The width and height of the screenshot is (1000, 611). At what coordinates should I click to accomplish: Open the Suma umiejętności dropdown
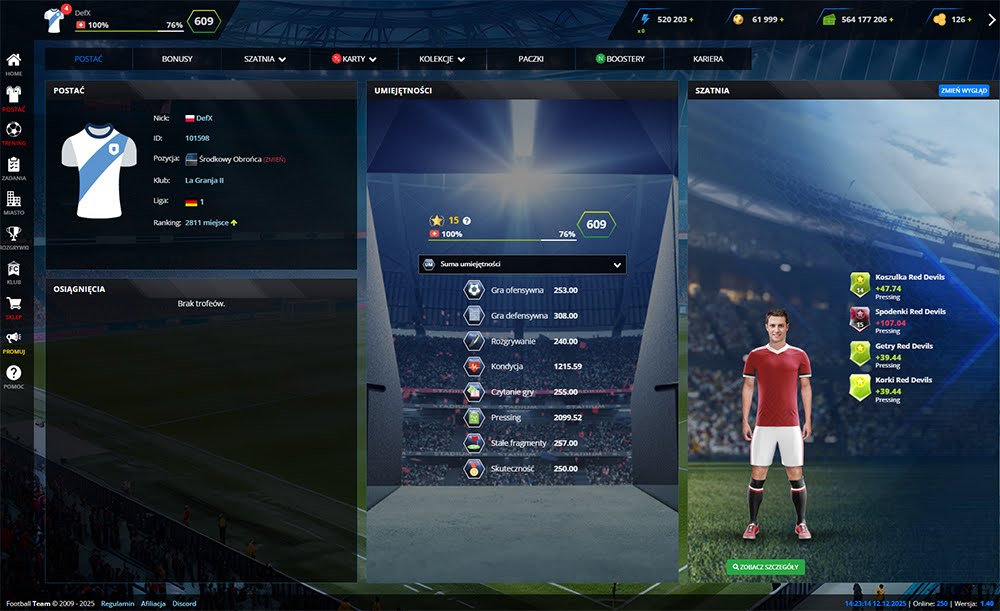click(521, 264)
